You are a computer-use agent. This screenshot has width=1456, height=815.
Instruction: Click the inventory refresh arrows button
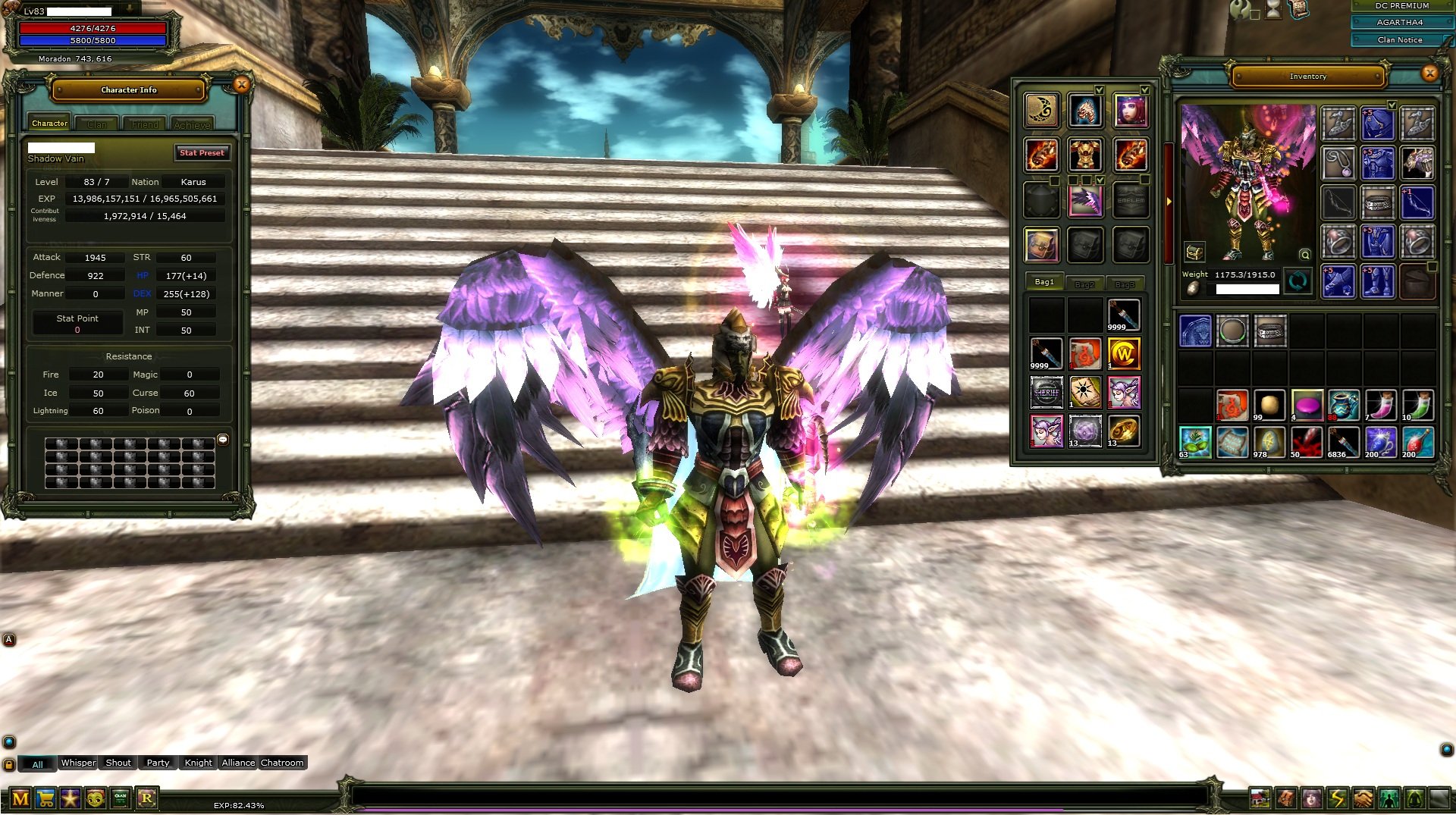[x=1298, y=282]
